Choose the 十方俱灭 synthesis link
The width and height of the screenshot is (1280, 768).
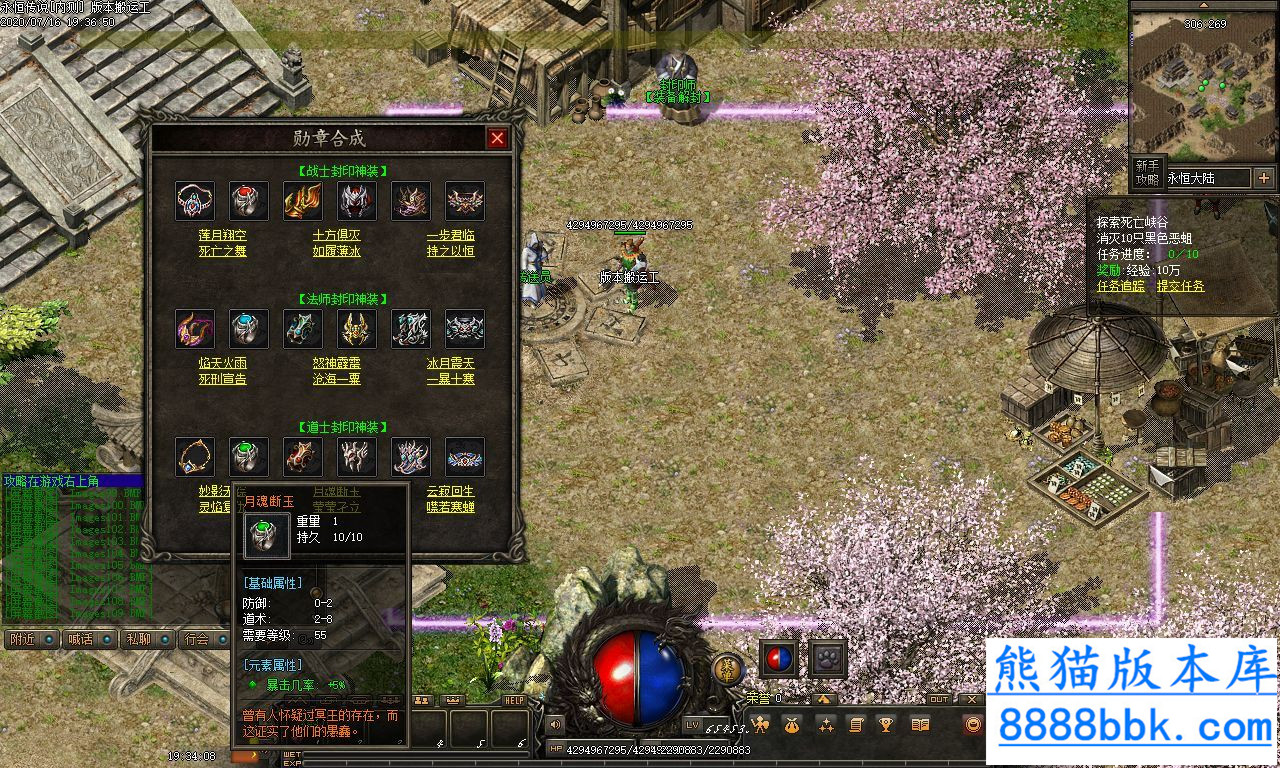[336, 235]
